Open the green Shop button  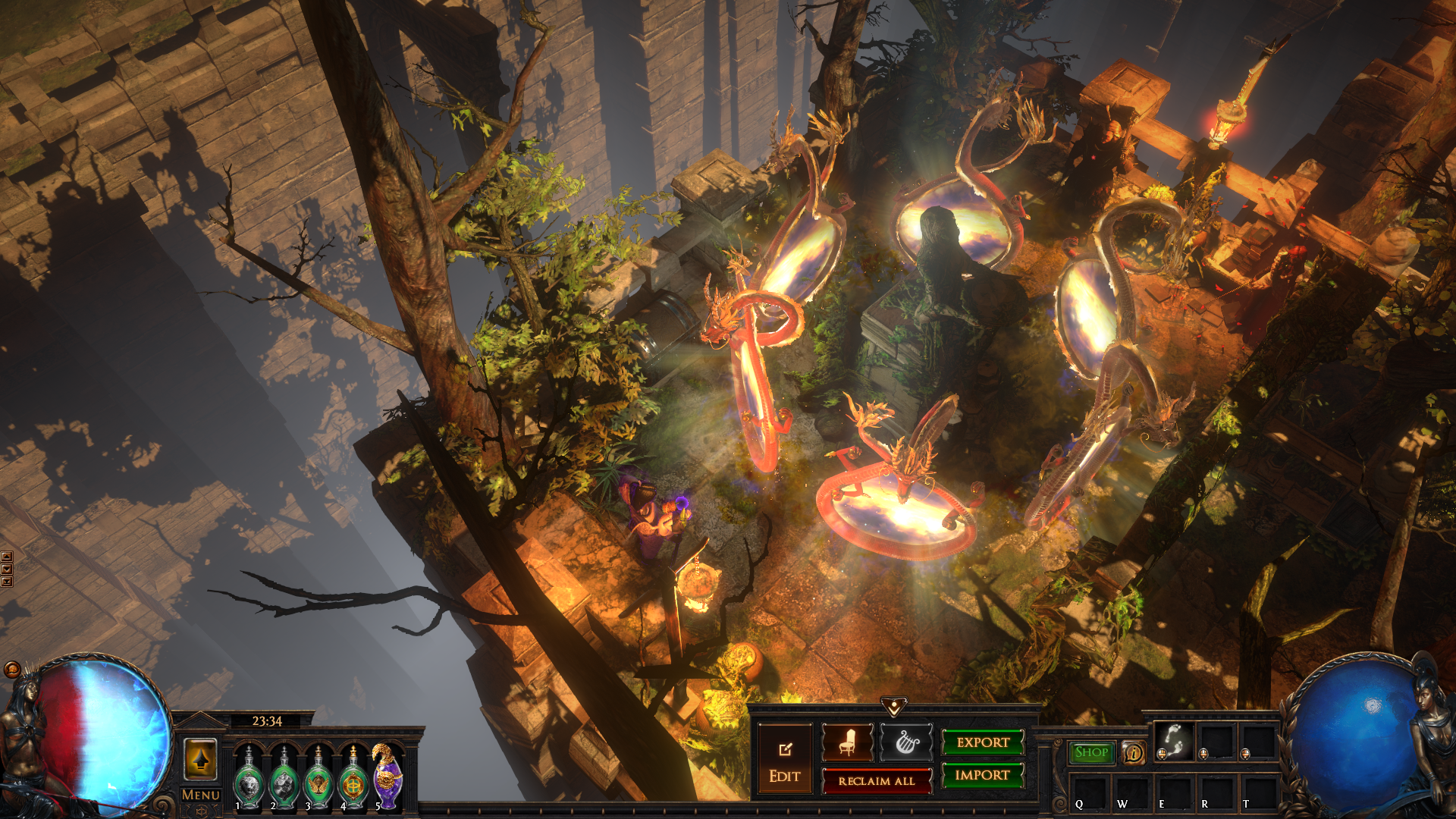1091,752
